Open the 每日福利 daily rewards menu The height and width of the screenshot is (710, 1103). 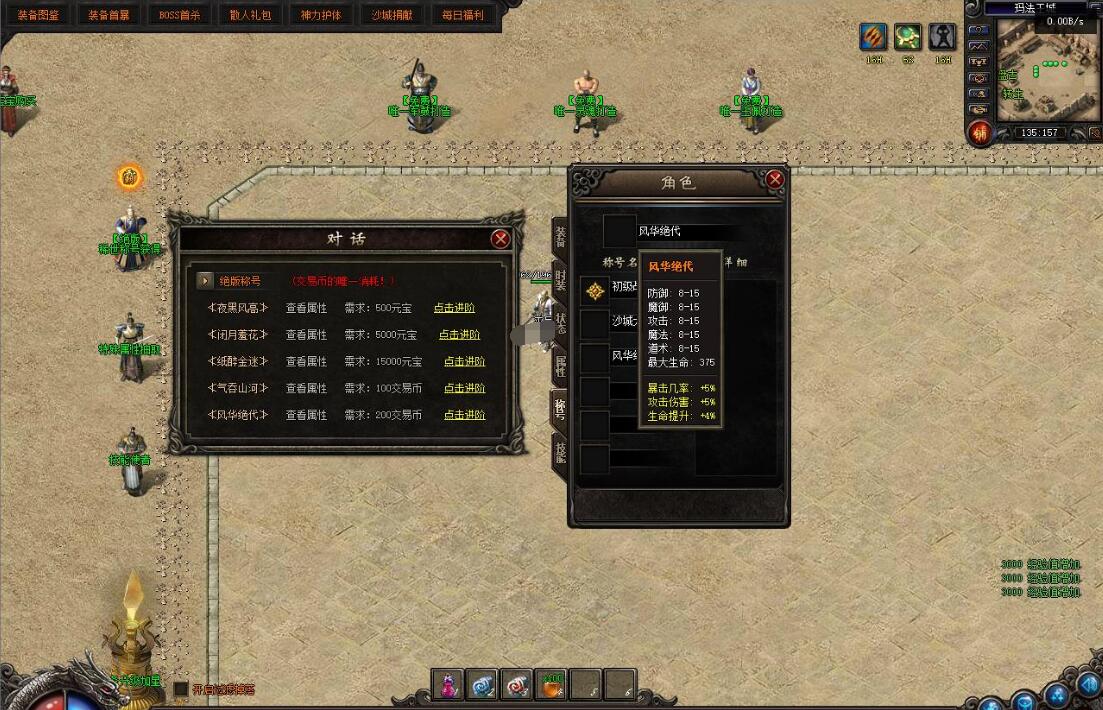click(x=462, y=15)
